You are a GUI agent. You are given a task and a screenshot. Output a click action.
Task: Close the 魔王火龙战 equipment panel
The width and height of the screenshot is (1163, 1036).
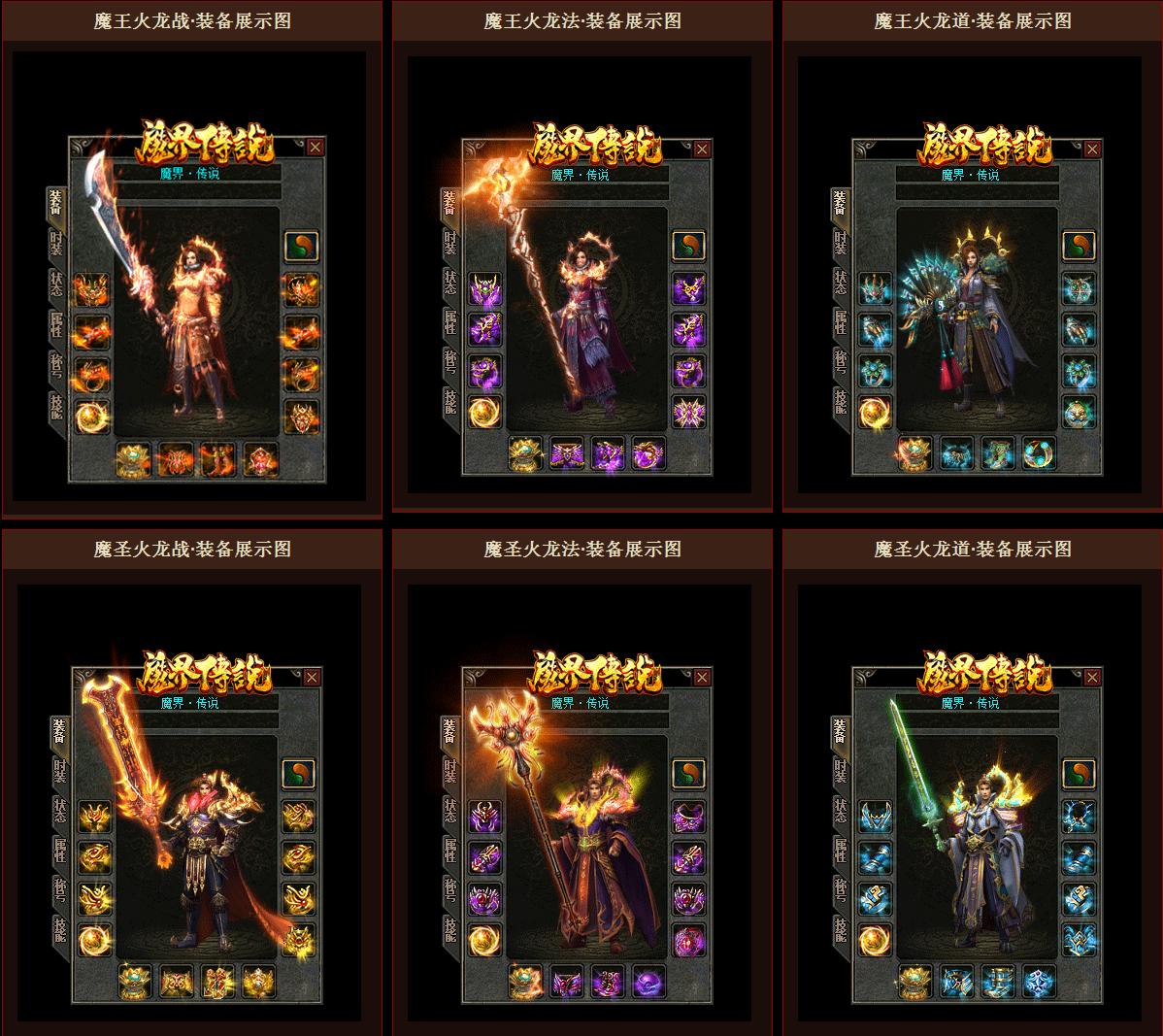click(316, 148)
